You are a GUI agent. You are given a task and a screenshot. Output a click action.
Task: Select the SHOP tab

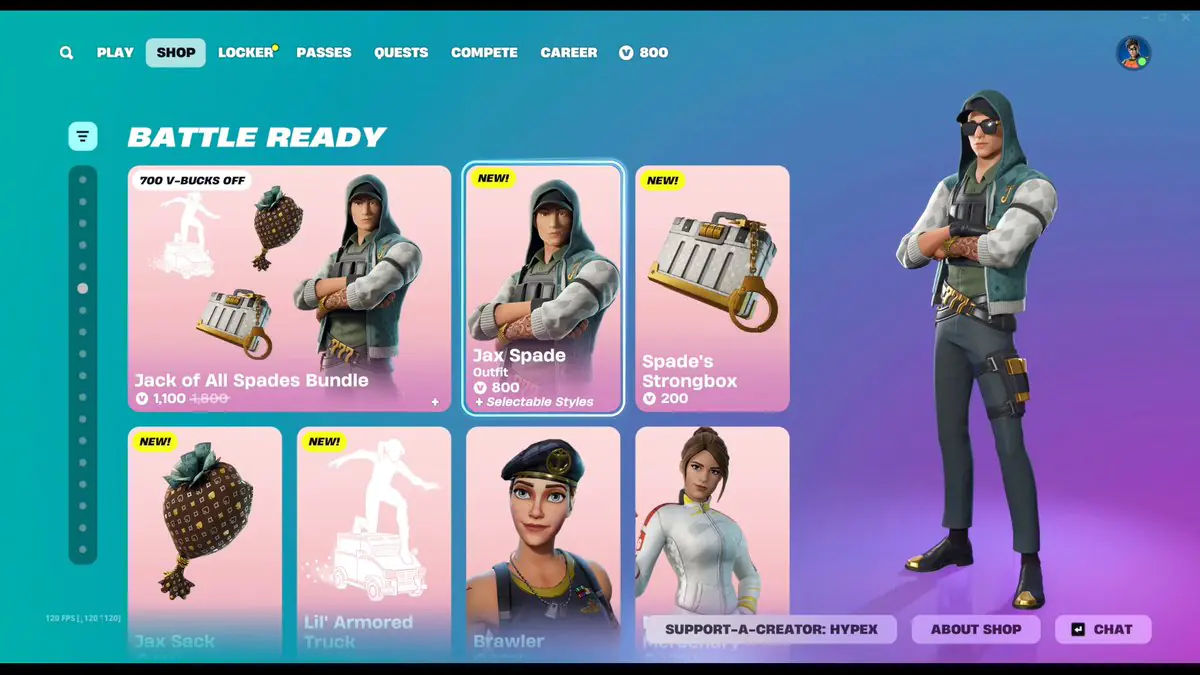[176, 53]
